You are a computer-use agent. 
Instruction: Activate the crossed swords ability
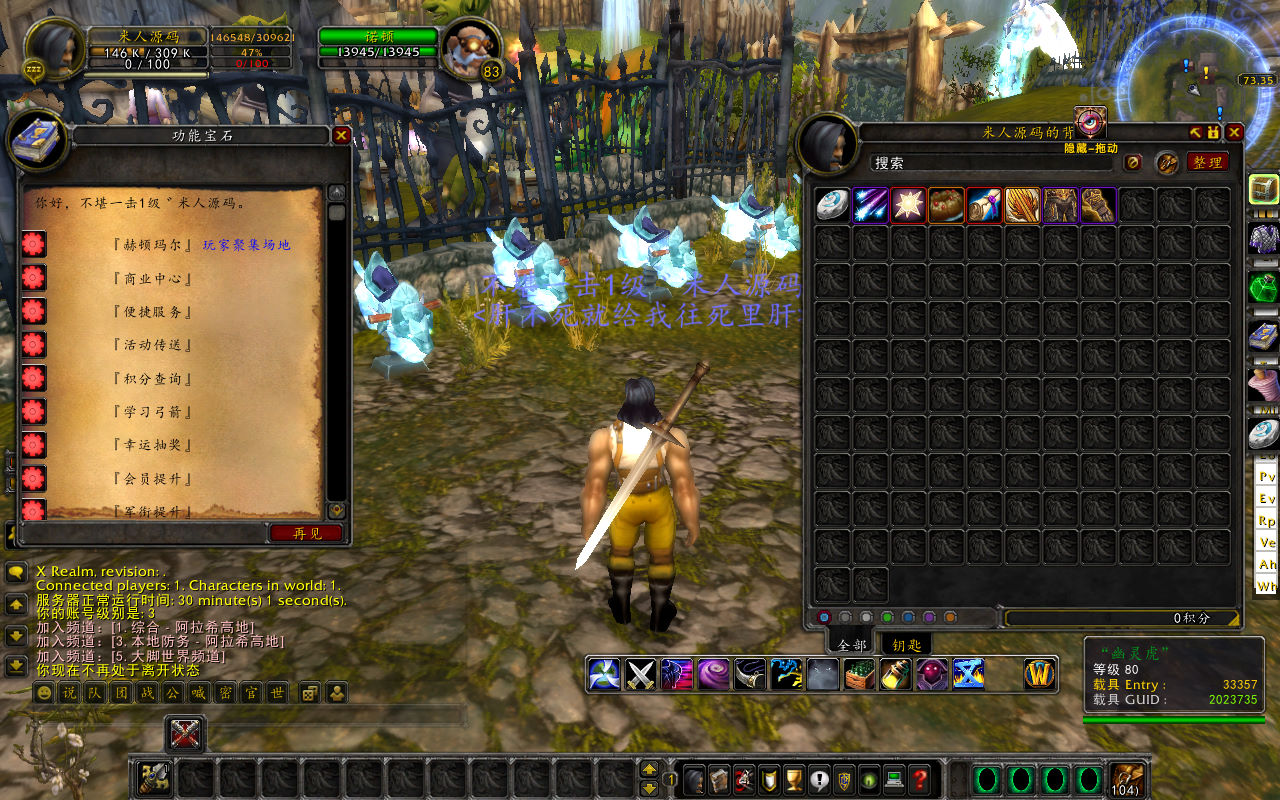pos(640,674)
